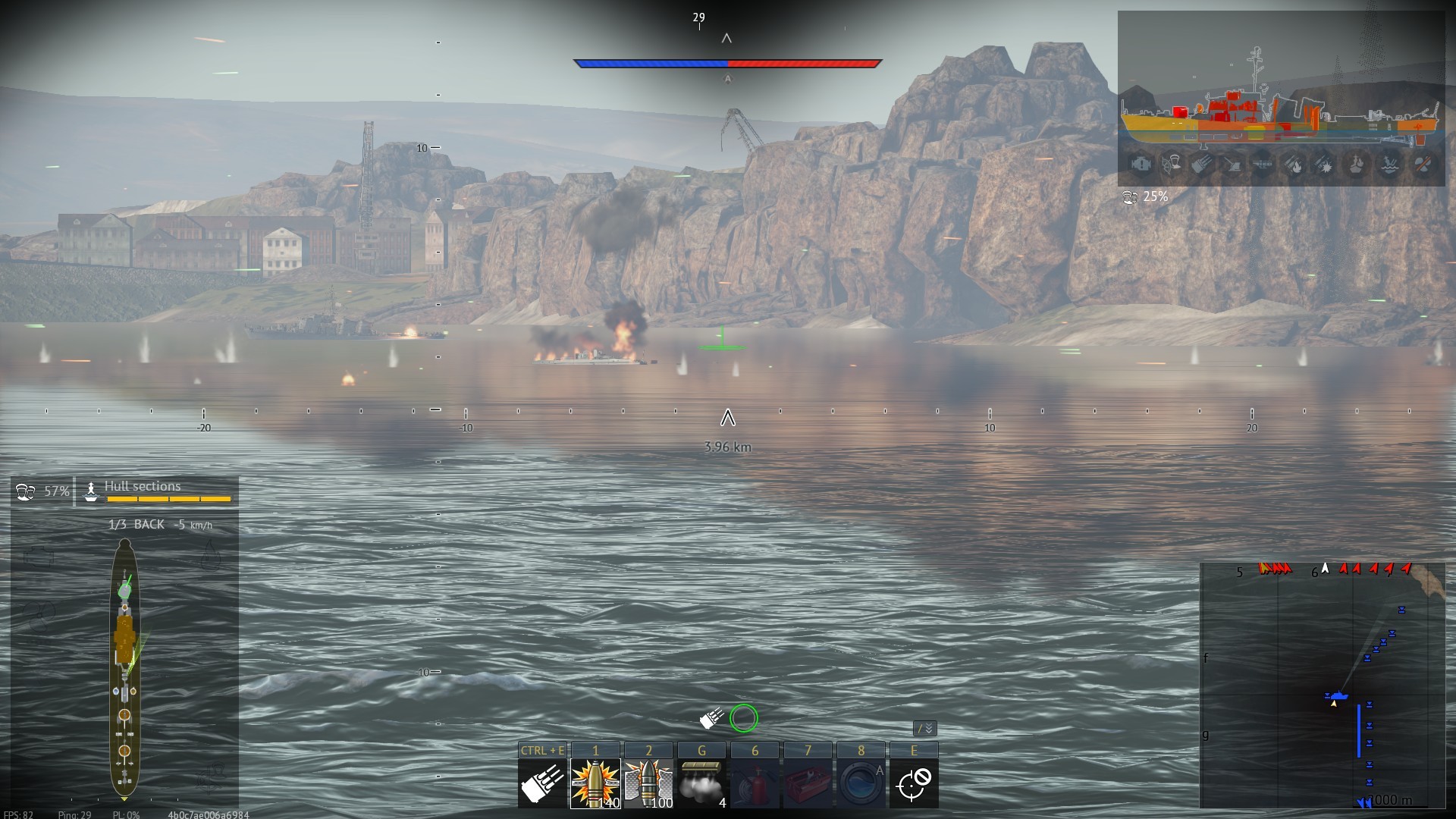Activate the porthole unwatering pump

(x=861, y=783)
